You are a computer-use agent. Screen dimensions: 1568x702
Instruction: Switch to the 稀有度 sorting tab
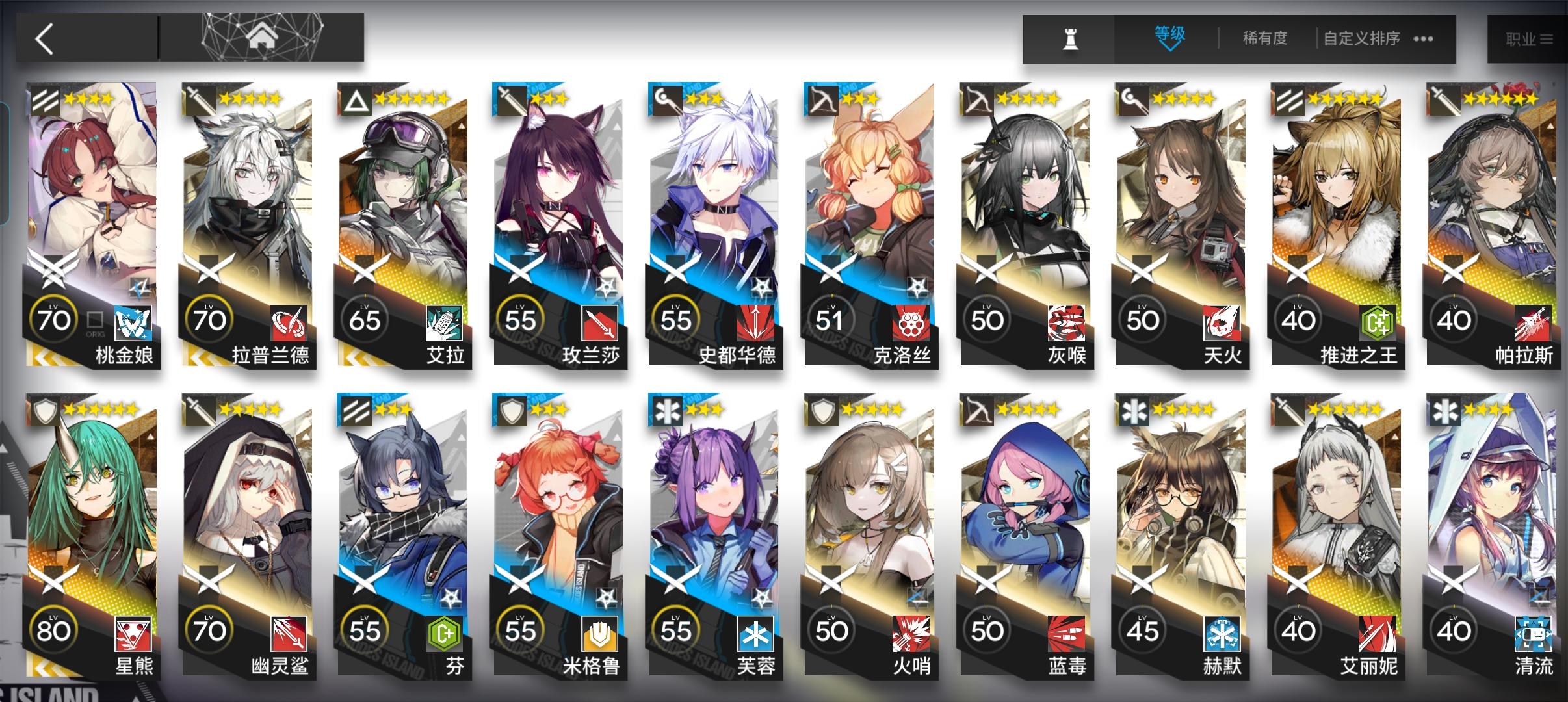click(x=1264, y=39)
